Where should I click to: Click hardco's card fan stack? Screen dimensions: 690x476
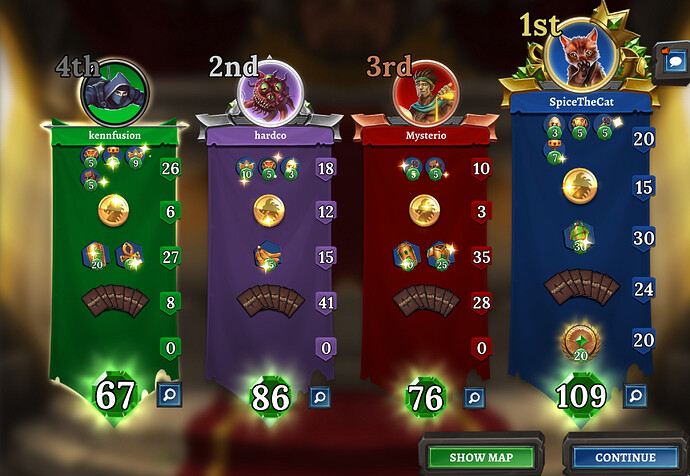coord(270,301)
